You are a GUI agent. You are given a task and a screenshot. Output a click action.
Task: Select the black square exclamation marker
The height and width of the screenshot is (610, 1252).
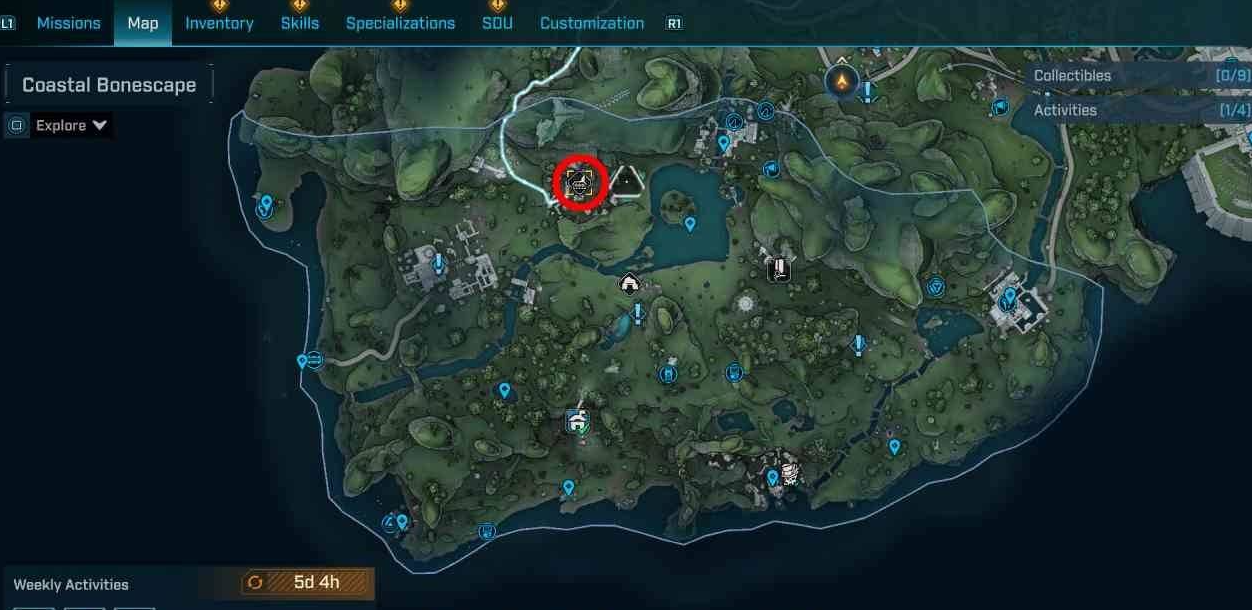click(x=779, y=268)
